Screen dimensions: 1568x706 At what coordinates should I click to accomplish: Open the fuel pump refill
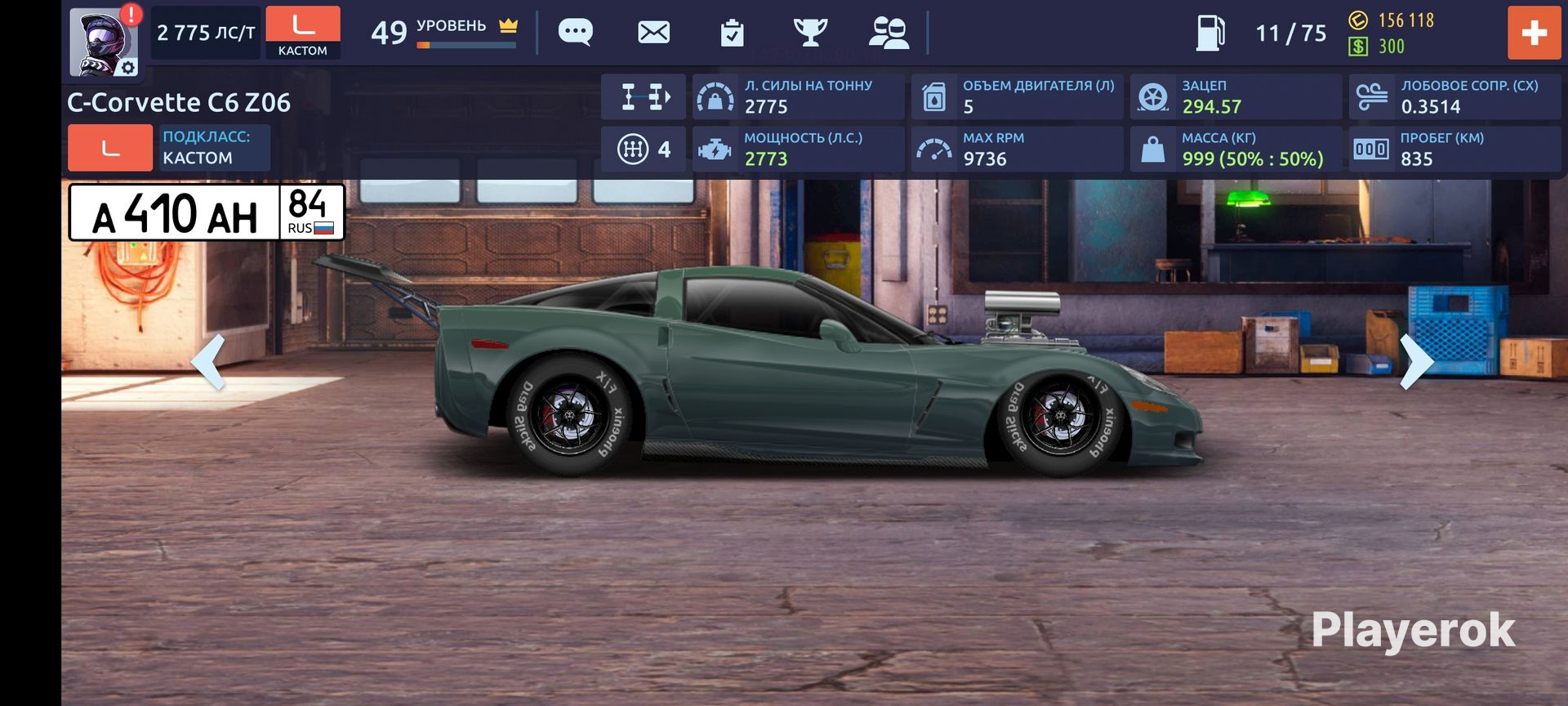tap(1210, 33)
